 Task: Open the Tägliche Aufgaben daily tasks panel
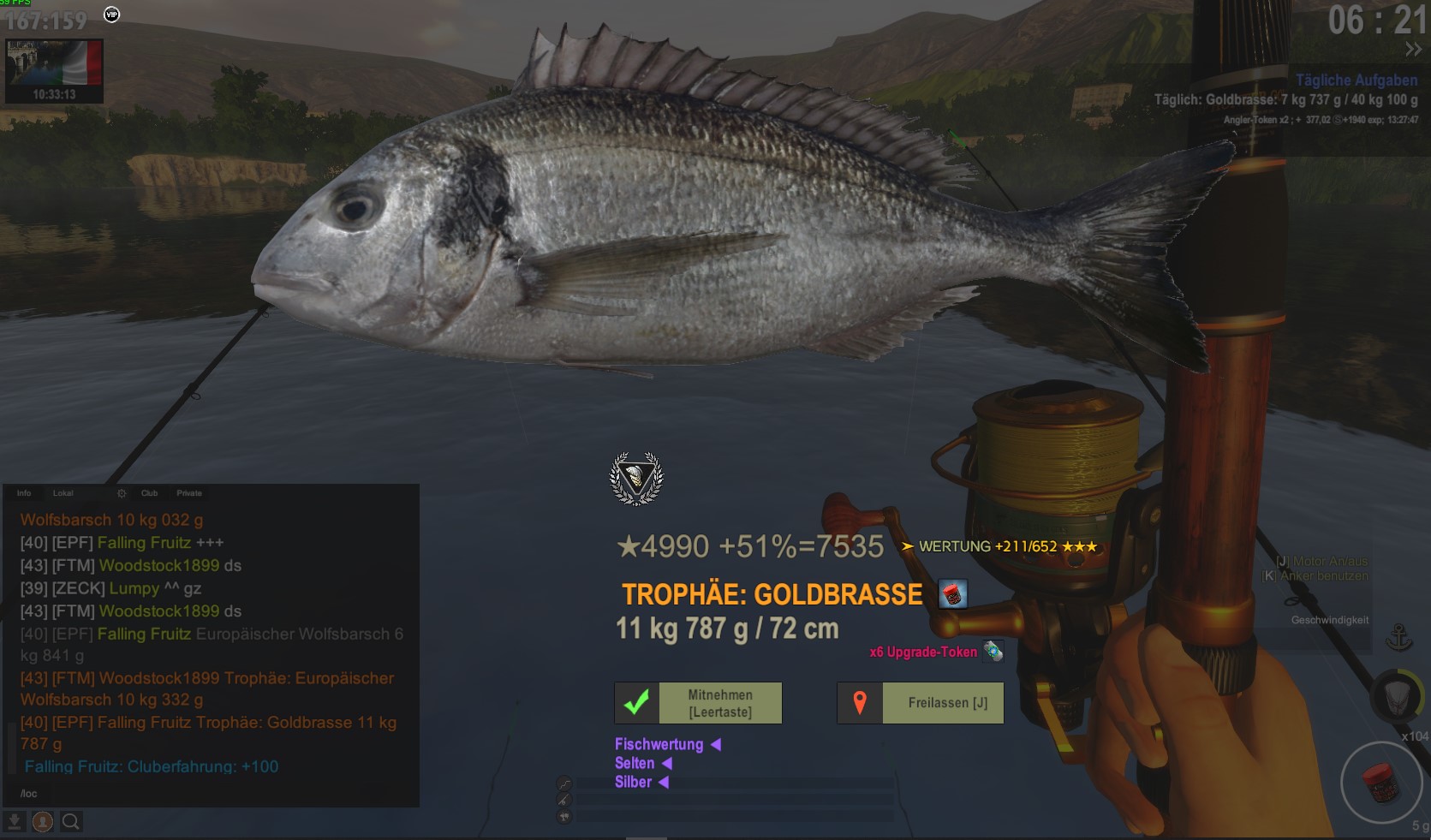pyautogui.click(x=1356, y=80)
